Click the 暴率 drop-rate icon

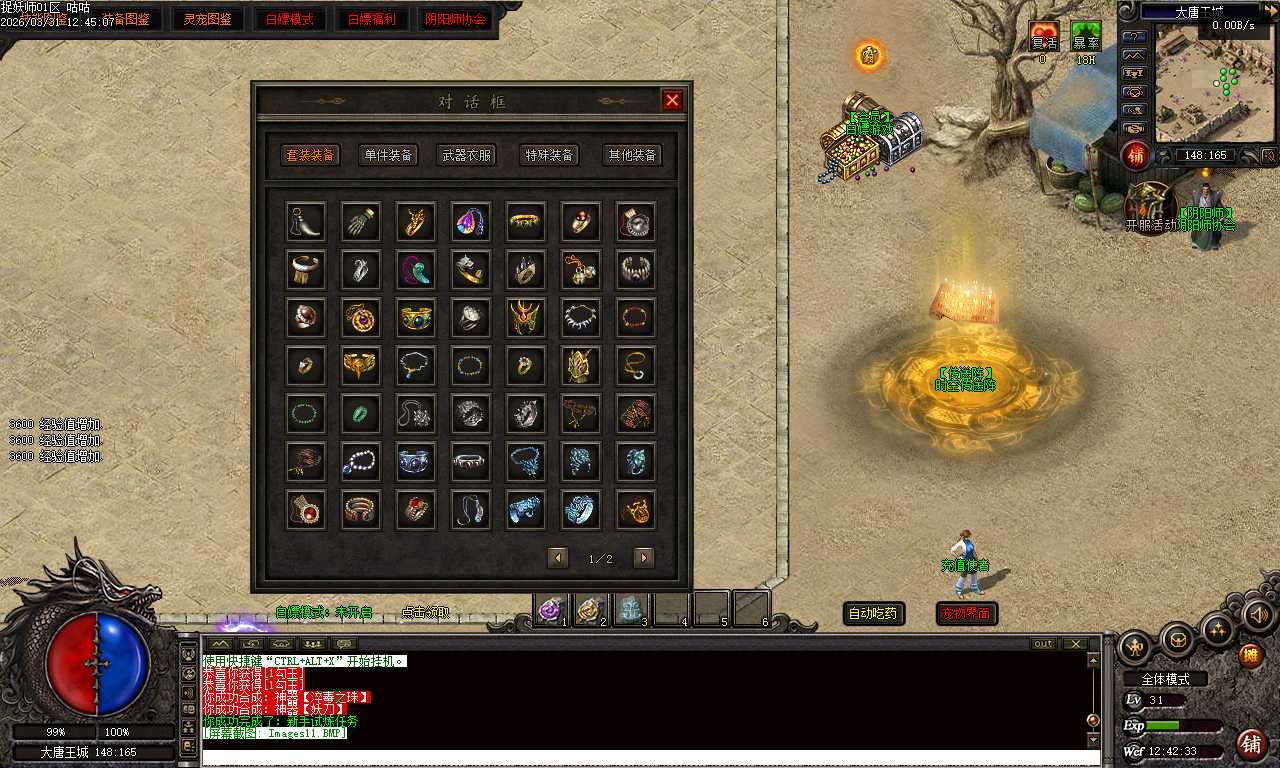pos(1086,37)
